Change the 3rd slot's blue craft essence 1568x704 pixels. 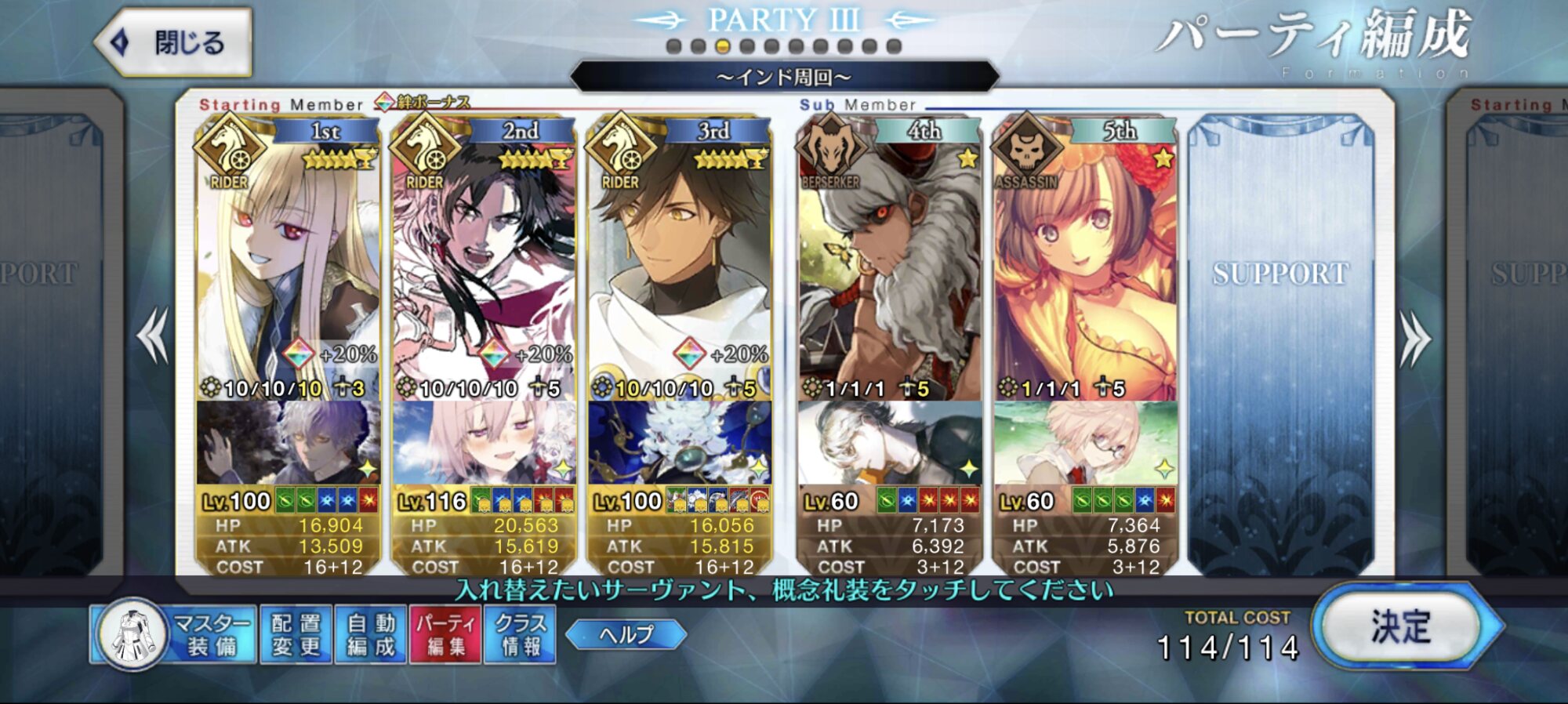tap(679, 442)
